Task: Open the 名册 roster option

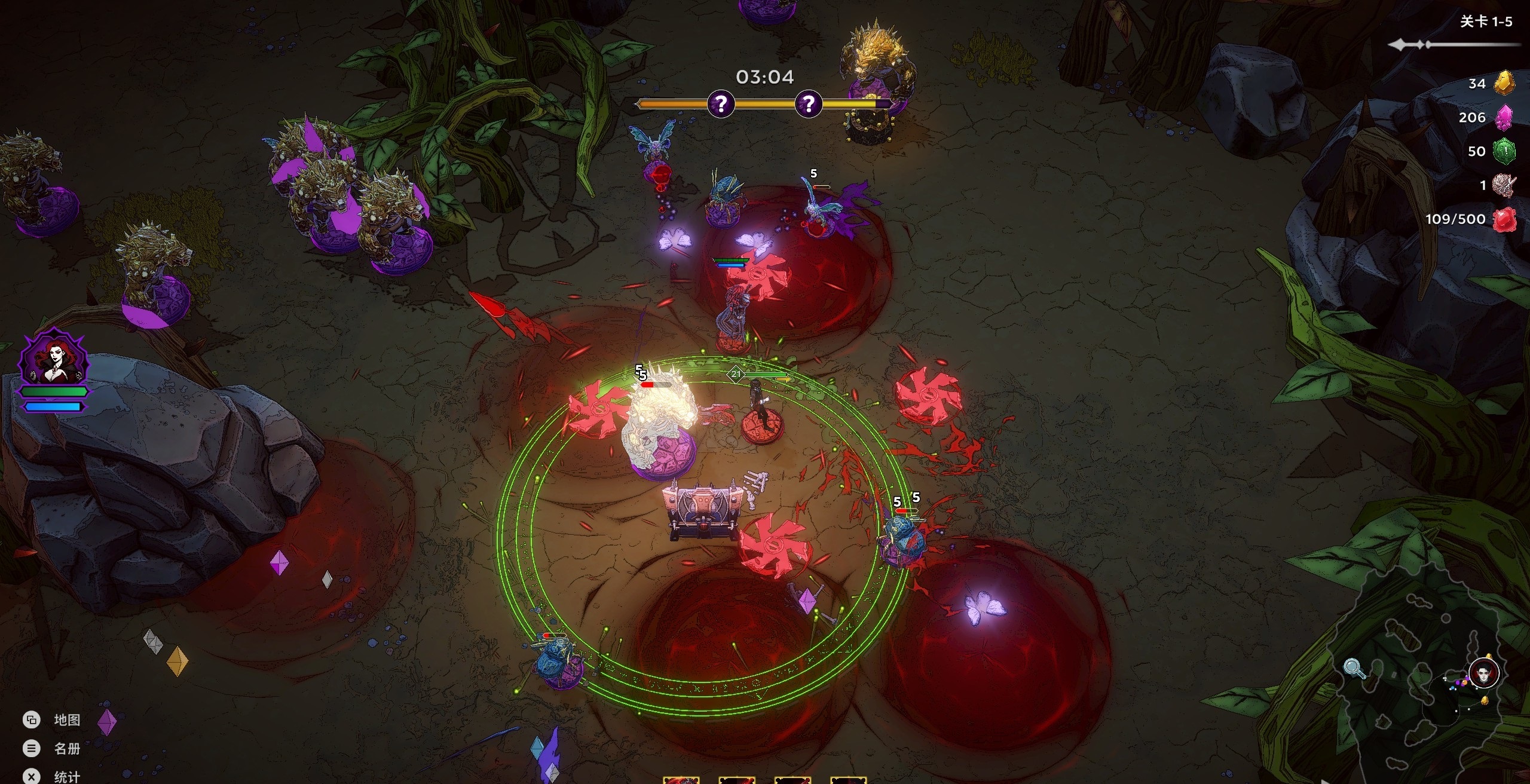Action: click(x=66, y=749)
